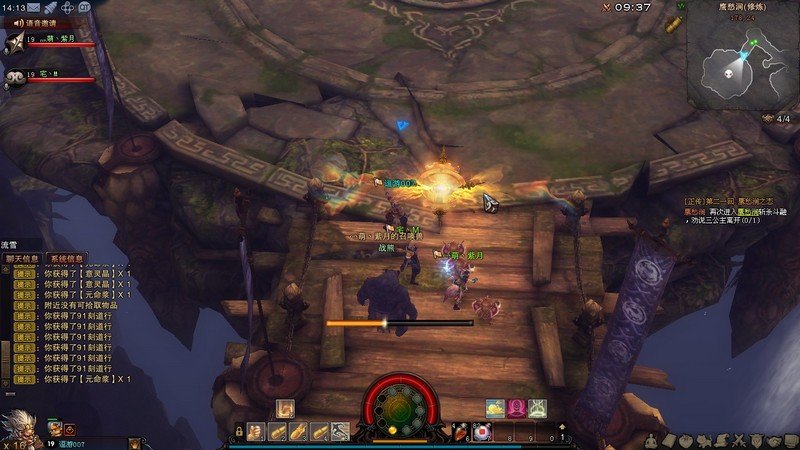Switch to the 聊天信息 chat tab
Image resolution: width=800 pixels, height=450 pixels.
pyautogui.click(x=24, y=257)
